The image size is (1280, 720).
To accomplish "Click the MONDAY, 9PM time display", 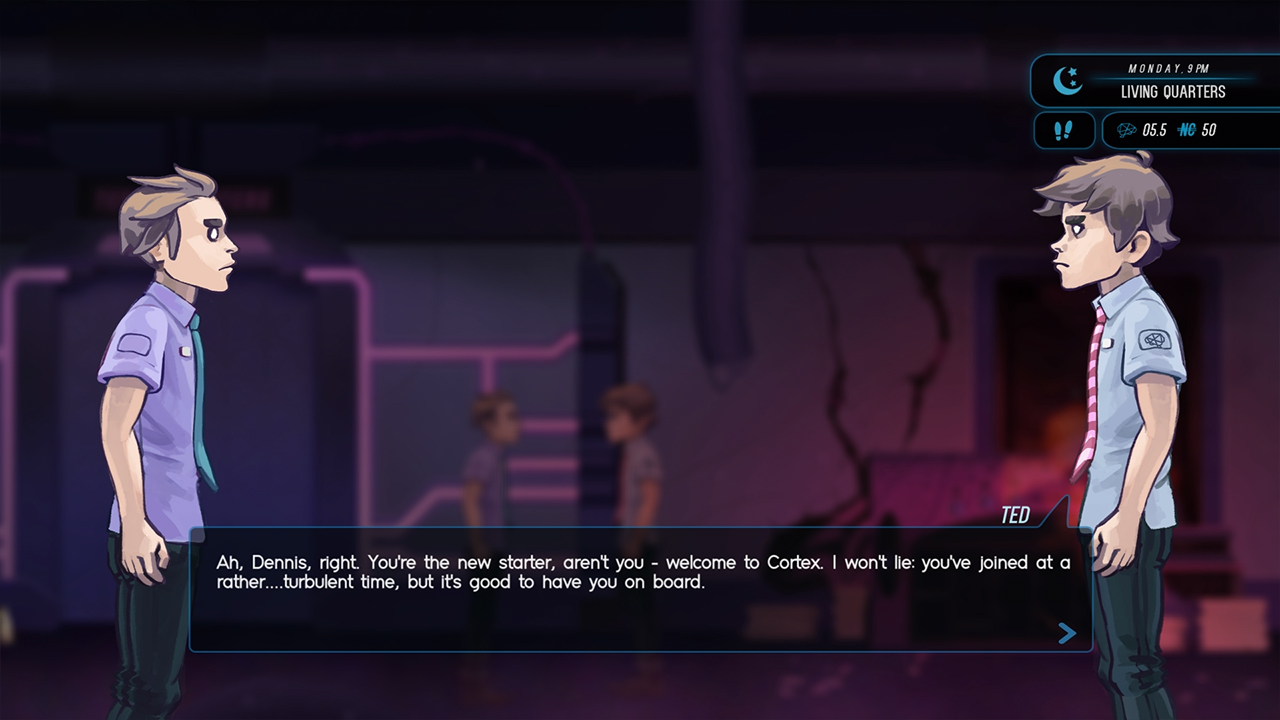I will (x=1166, y=68).
